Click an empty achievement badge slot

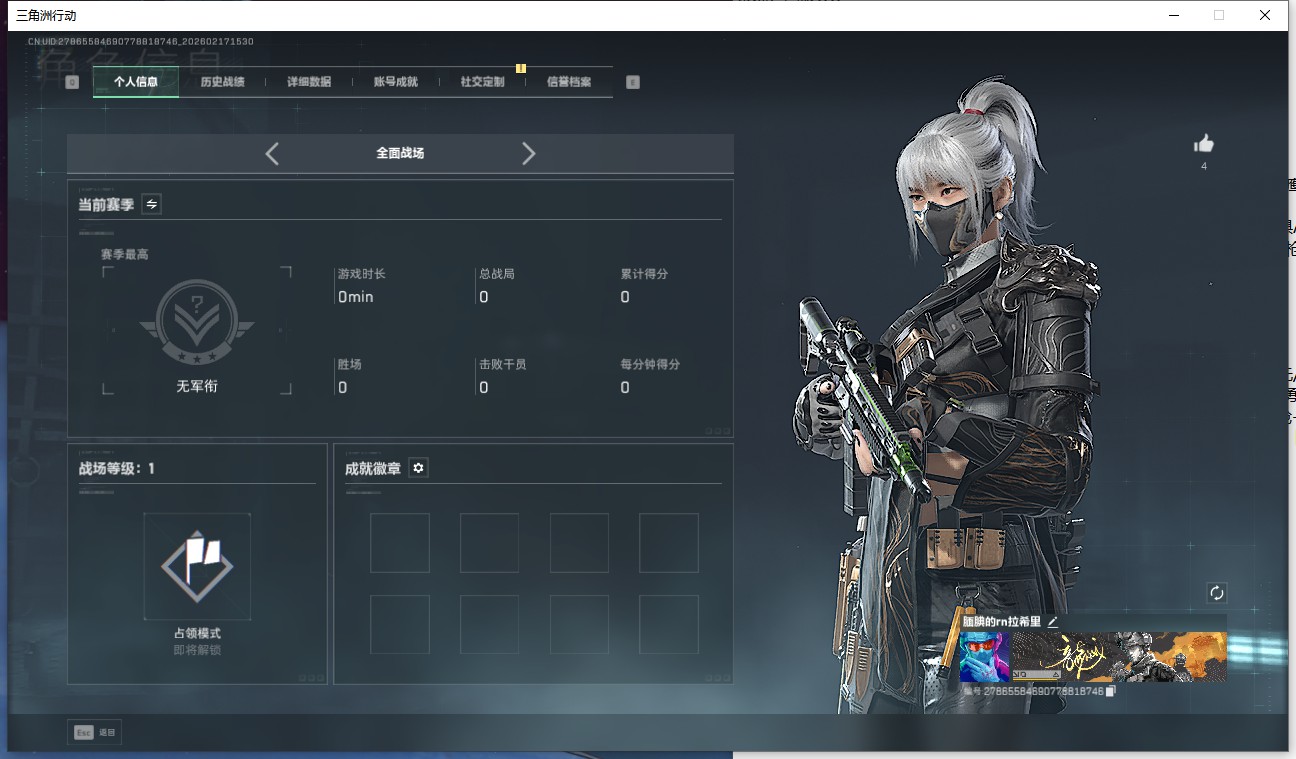tap(400, 542)
